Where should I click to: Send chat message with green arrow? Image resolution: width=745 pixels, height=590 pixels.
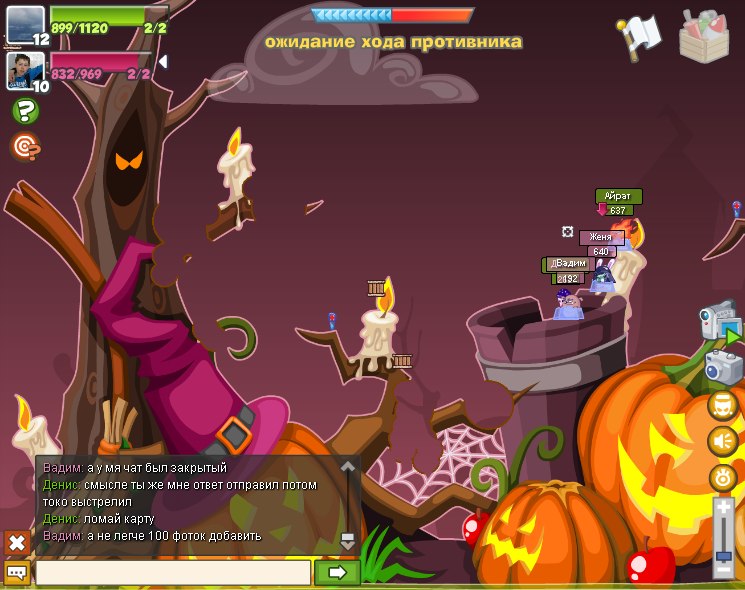tap(337, 573)
